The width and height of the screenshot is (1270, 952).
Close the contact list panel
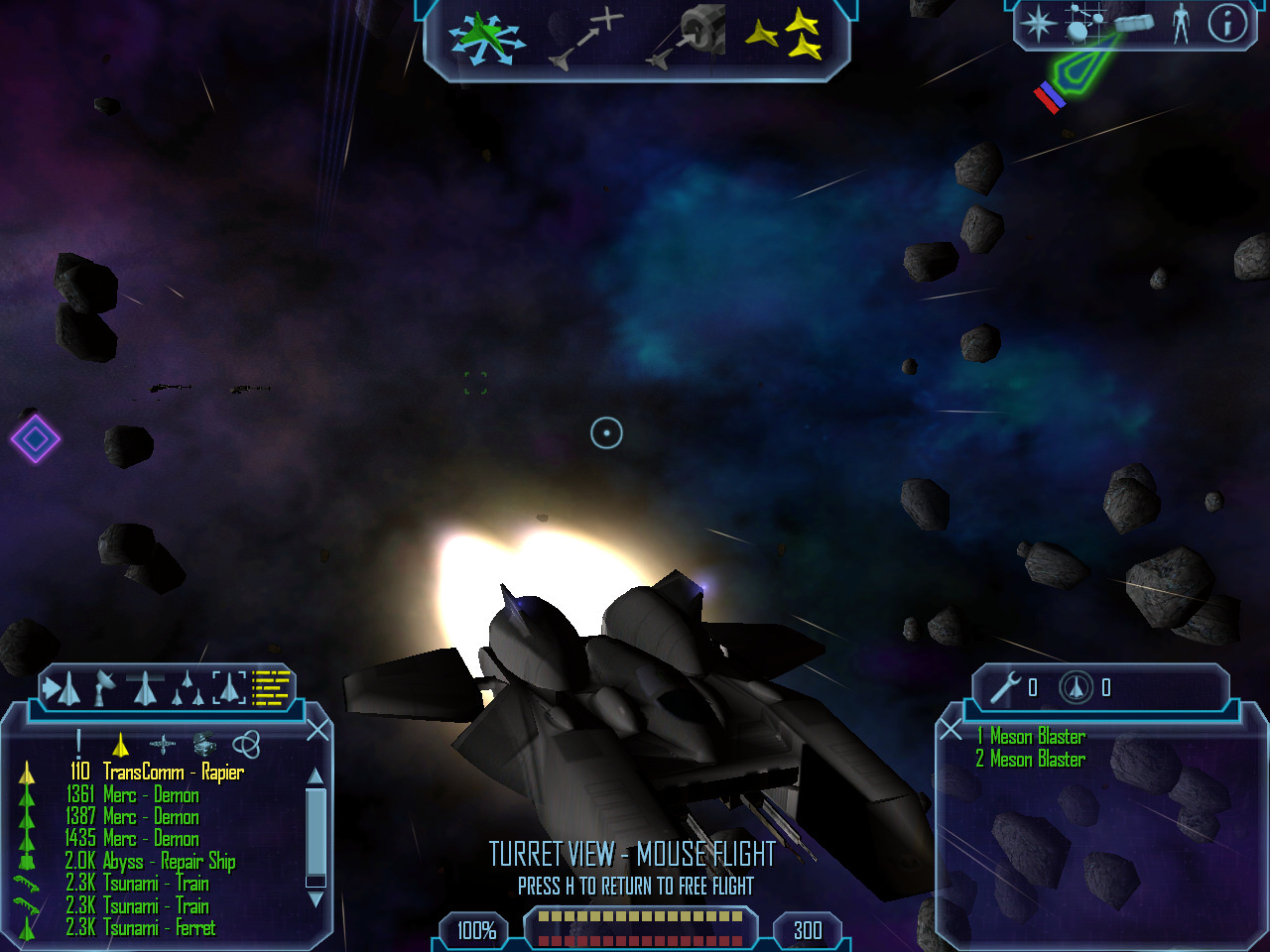tap(317, 731)
